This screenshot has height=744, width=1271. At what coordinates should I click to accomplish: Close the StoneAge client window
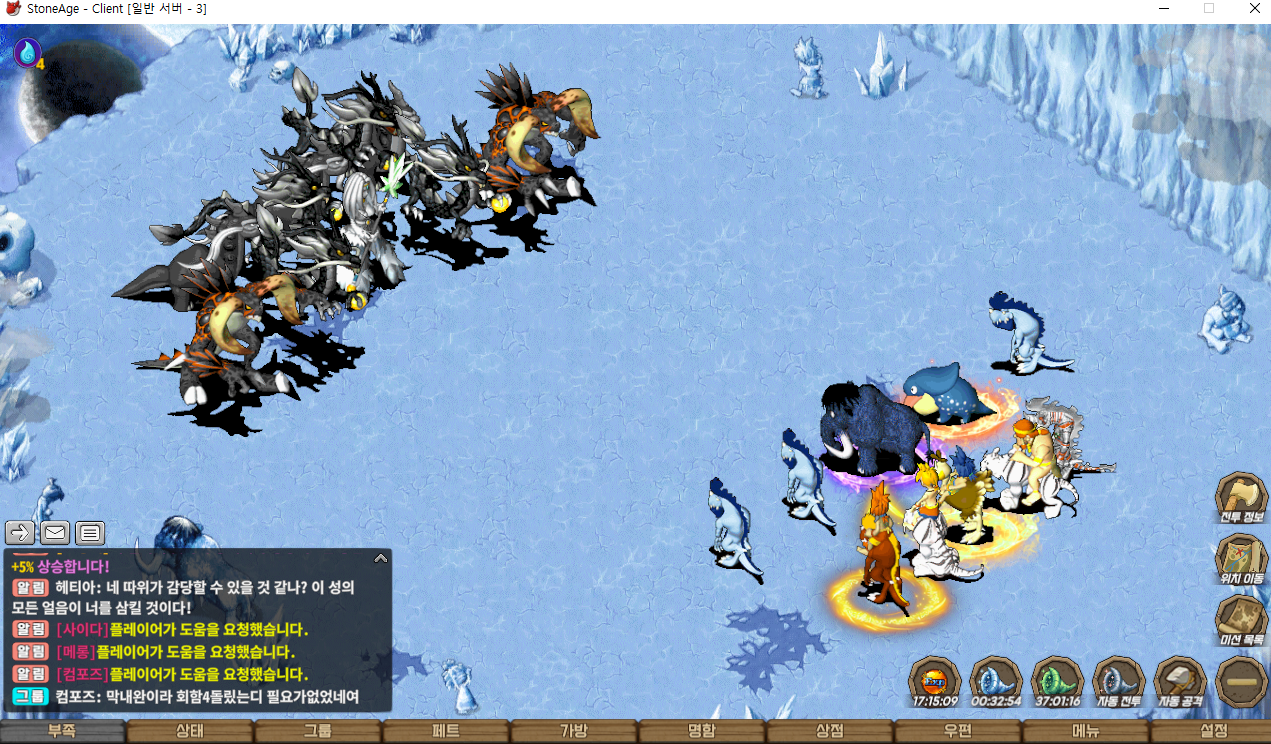1254,9
